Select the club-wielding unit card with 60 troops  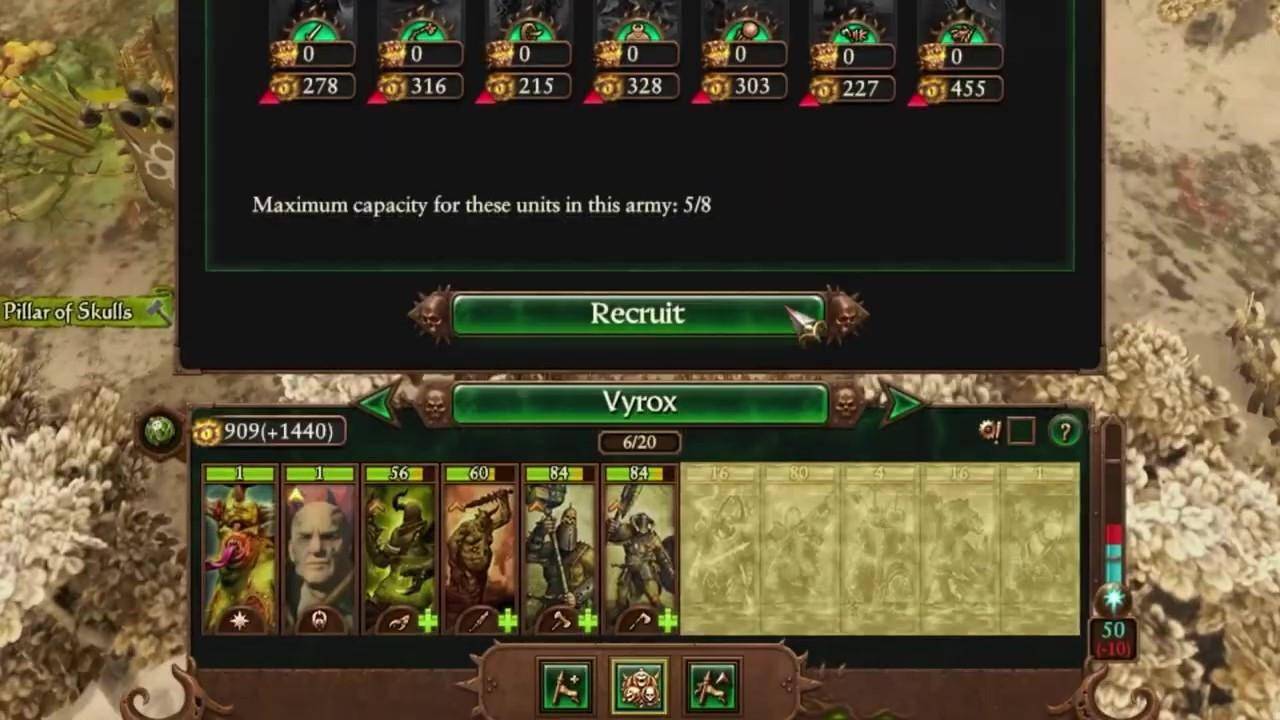(480, 548)
